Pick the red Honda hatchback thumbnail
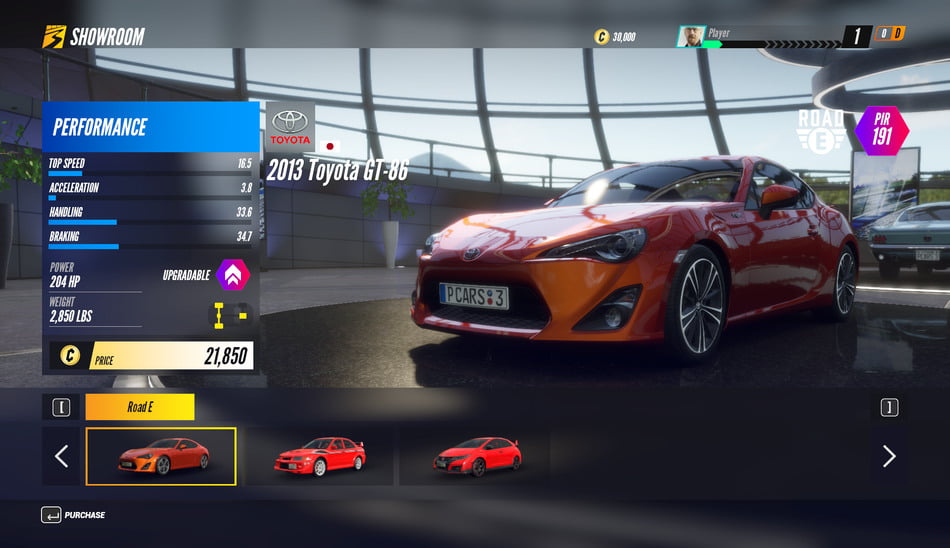This screenshot has height=548, width=950. coord(476,456)
